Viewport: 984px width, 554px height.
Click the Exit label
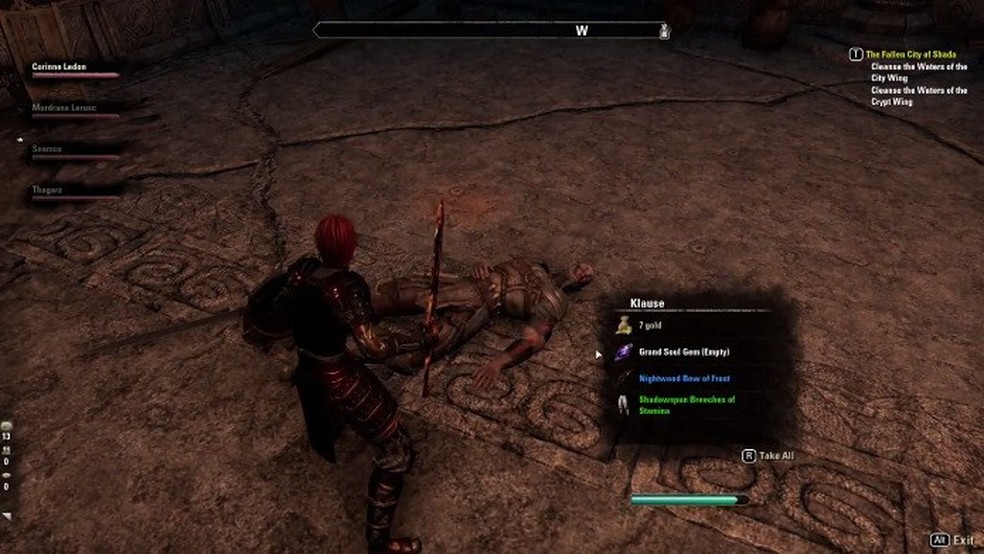click(963, 540)
